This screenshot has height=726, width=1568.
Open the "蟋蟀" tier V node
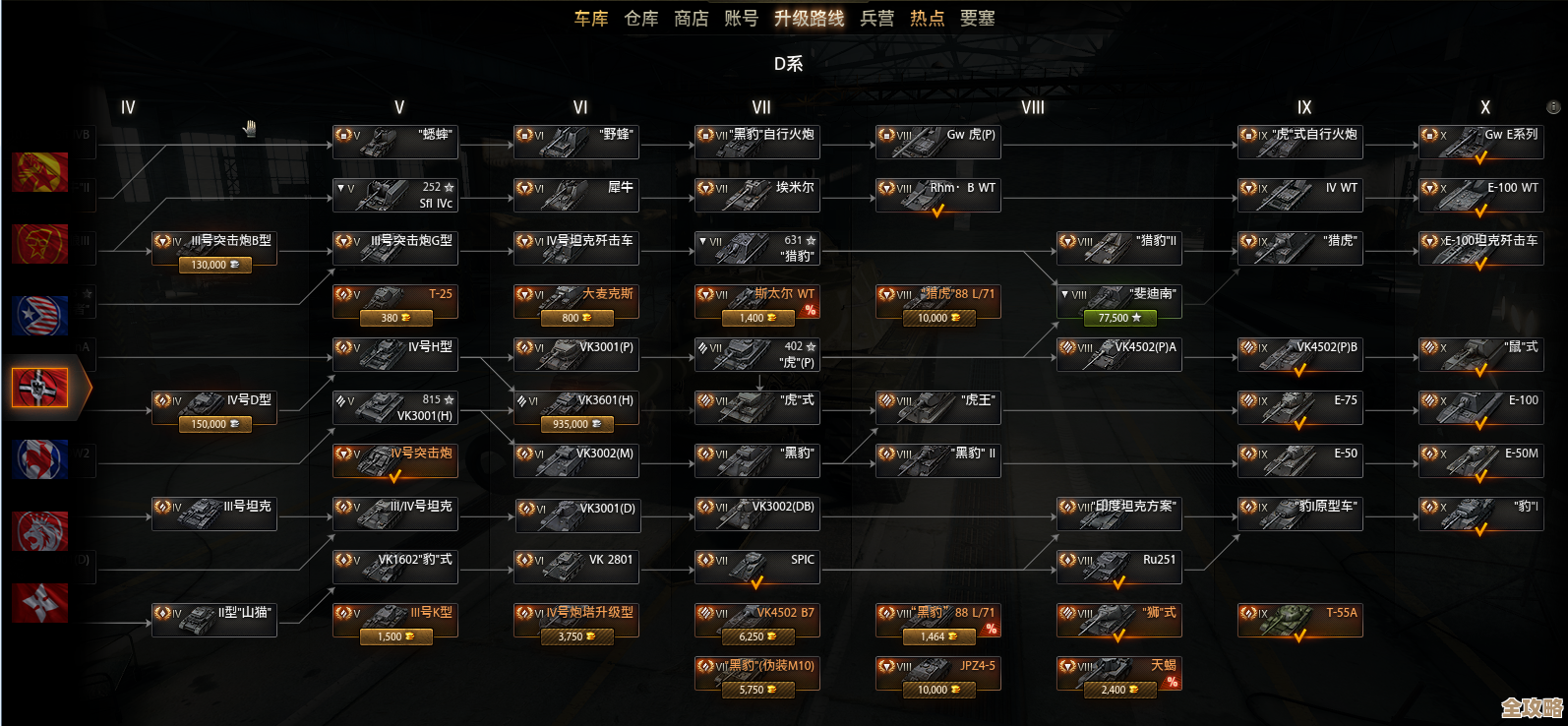click(394, 141)
